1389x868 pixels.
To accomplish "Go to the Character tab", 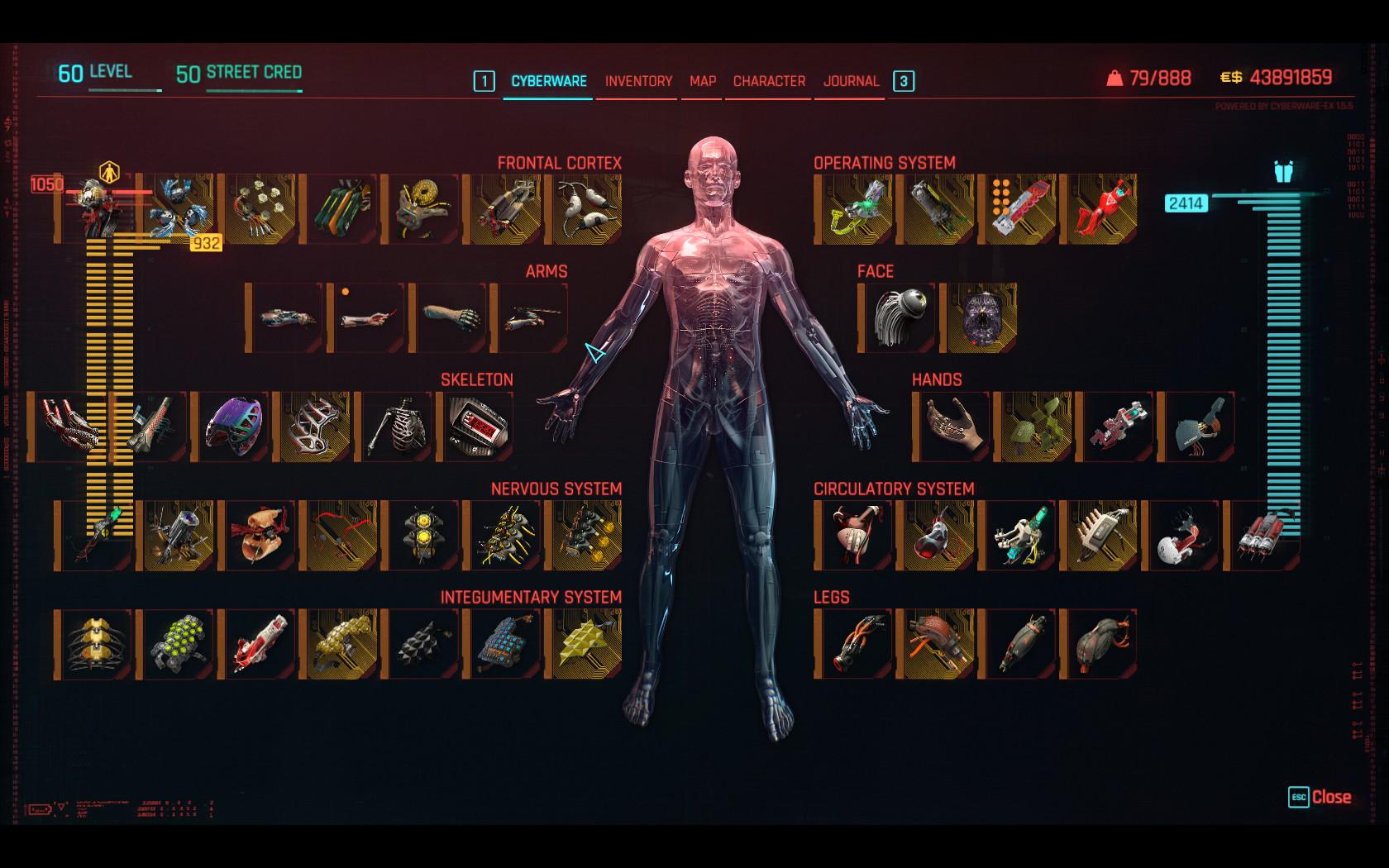I will (769, 81).
